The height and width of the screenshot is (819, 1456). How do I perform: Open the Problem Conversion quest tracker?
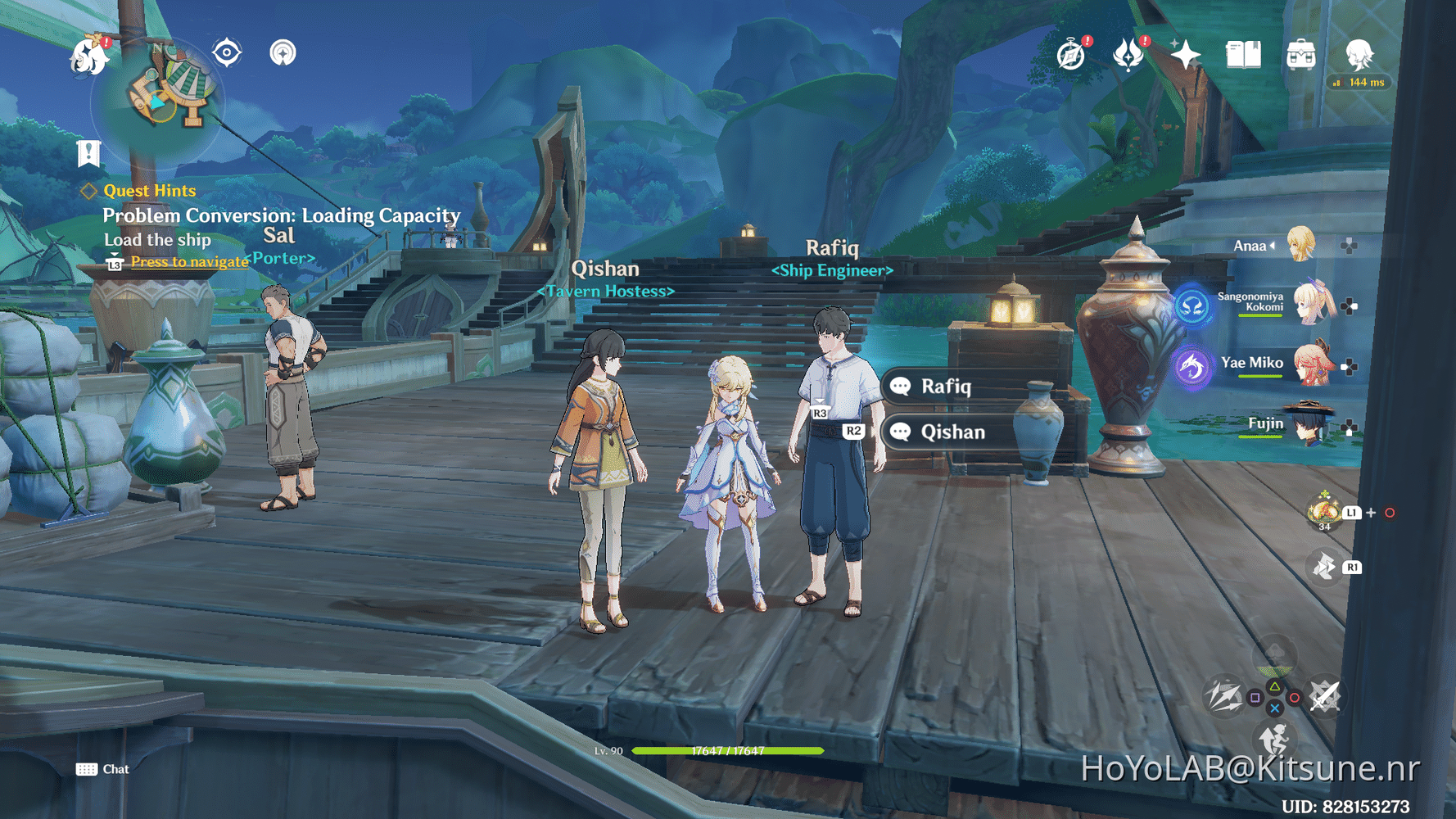point(281,215)
